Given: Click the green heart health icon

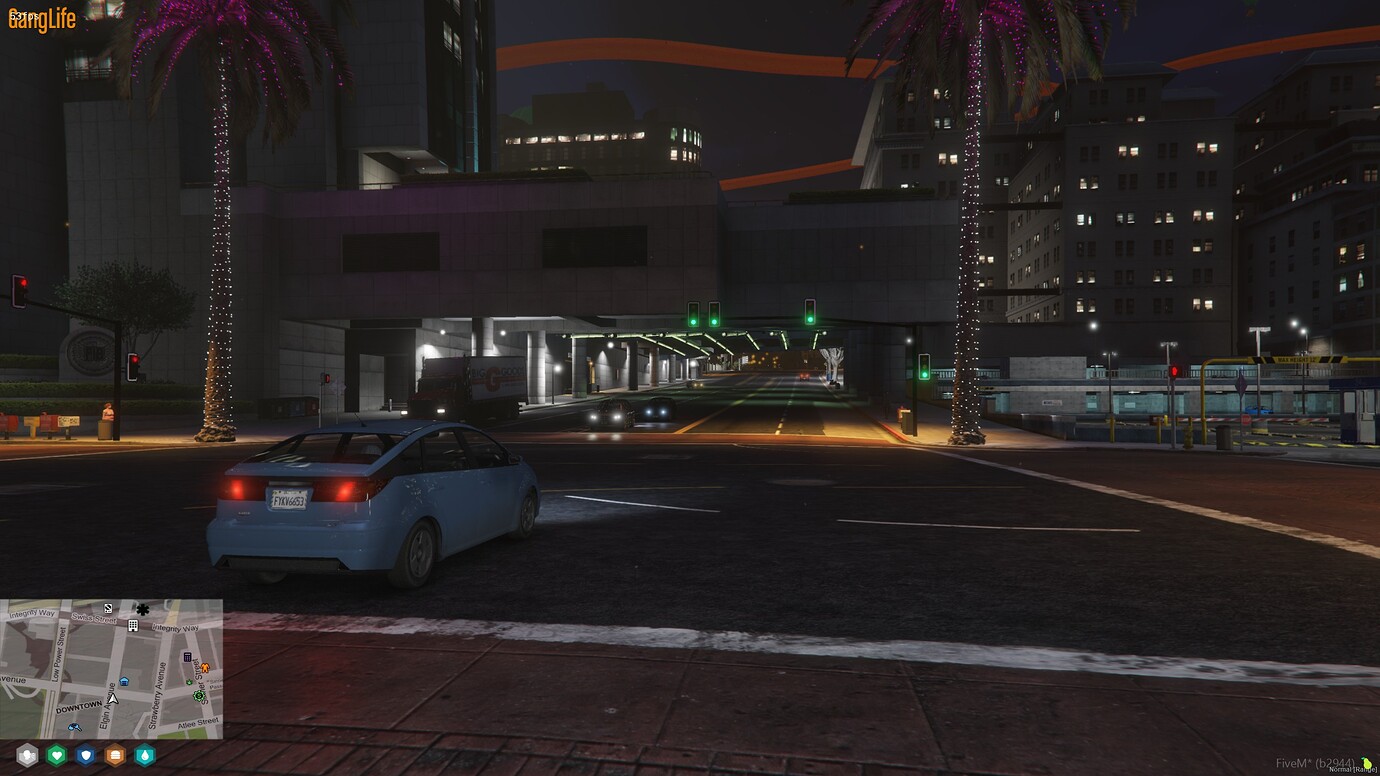Looking at the screenshot, I should pos(57,755).
